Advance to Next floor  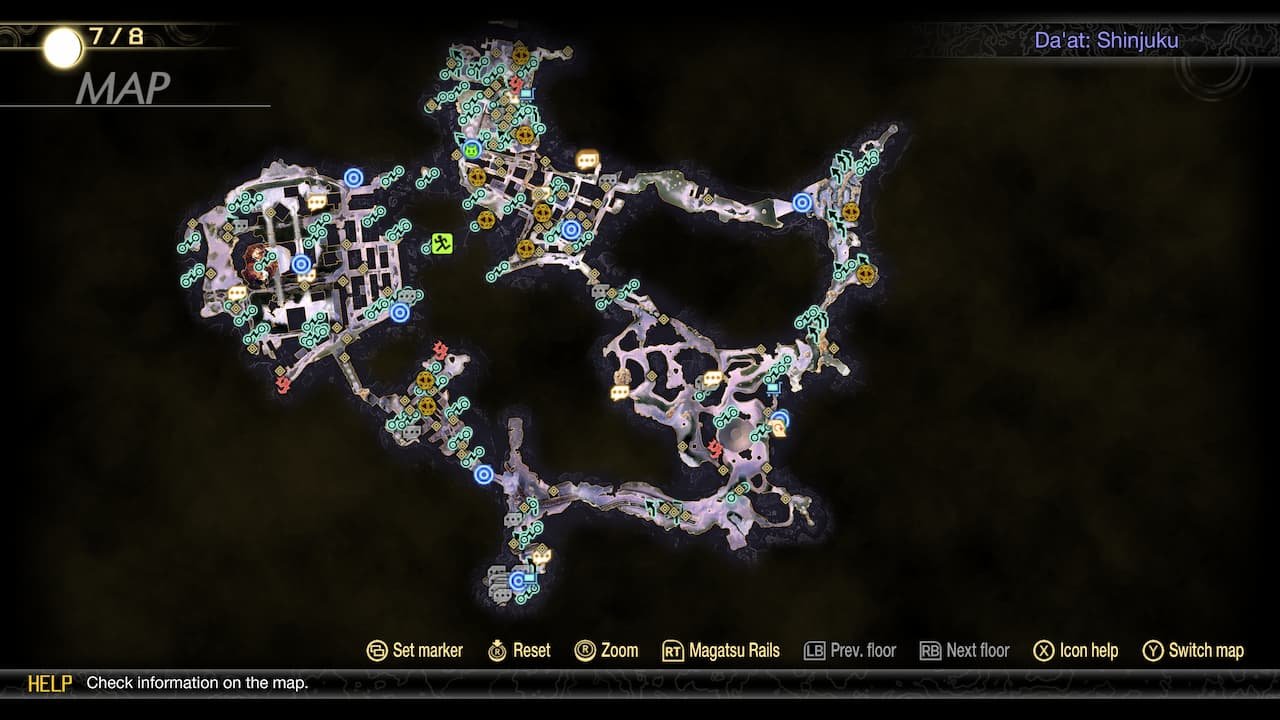[964, 650]
